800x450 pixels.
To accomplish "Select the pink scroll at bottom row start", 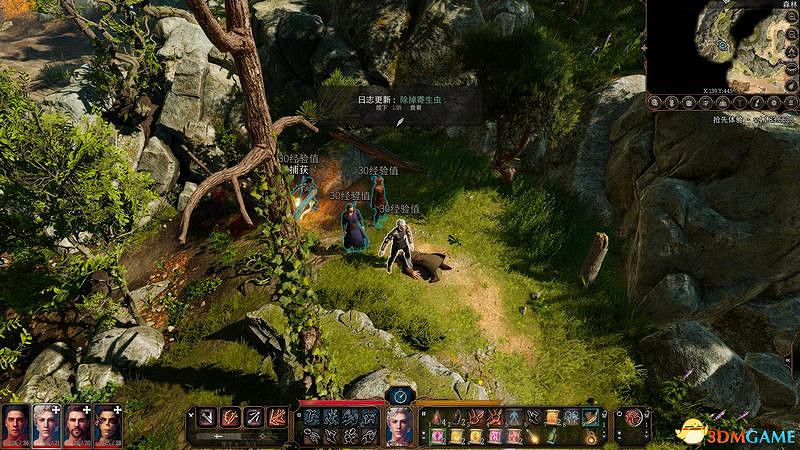I will coord(439,436).
